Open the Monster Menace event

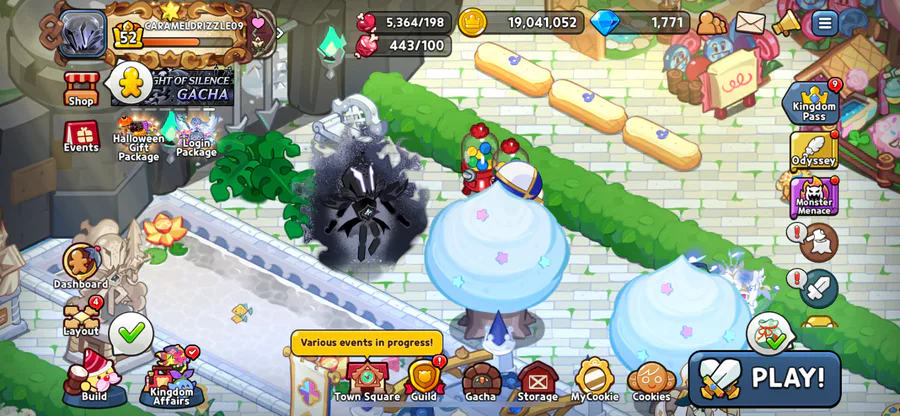[814, 197]
